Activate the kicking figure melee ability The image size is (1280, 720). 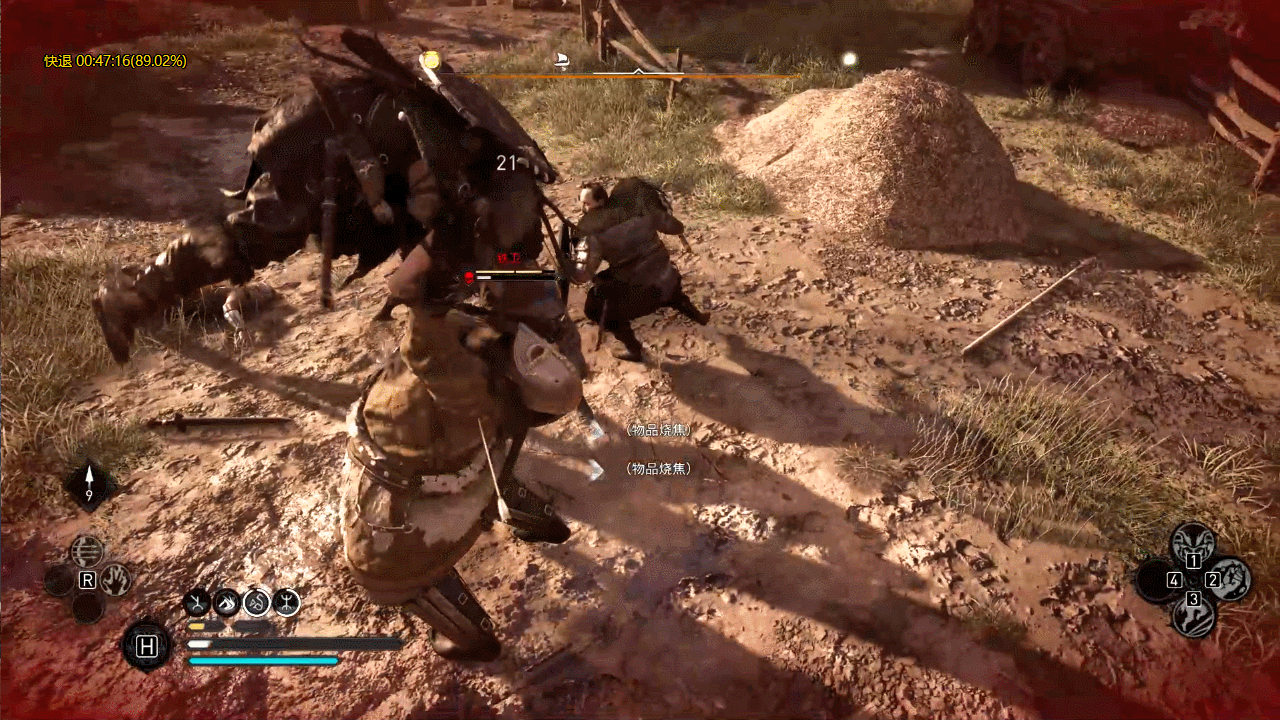pyautogui.click(x=1192, y=615)
